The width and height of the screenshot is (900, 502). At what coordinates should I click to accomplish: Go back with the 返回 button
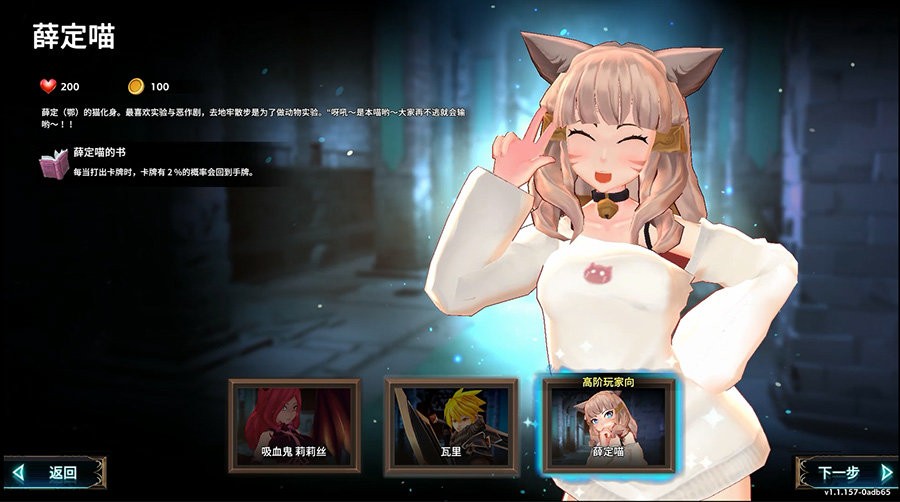(x=56, y=472)
